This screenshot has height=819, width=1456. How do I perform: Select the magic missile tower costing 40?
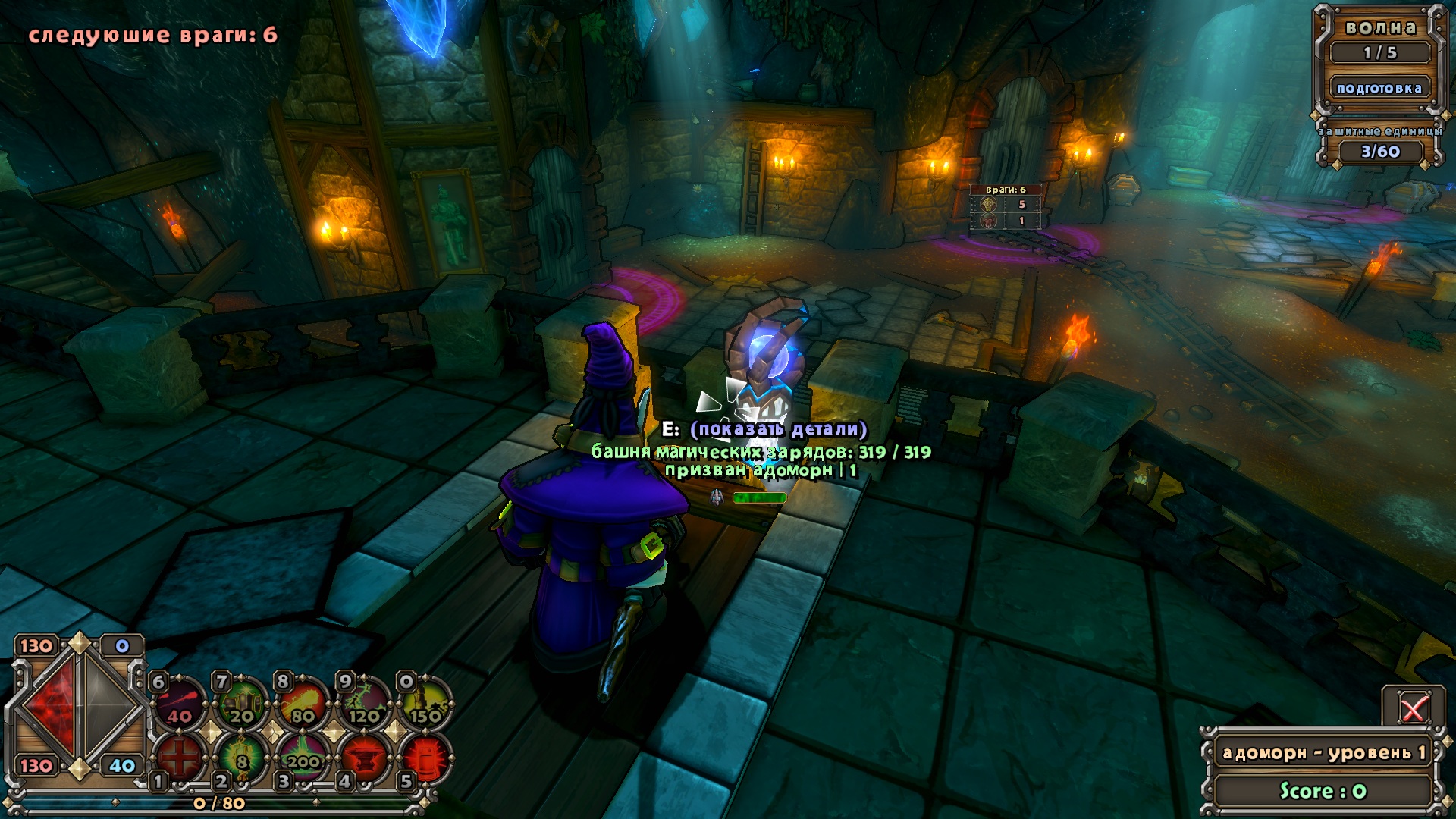pos(180,704)
